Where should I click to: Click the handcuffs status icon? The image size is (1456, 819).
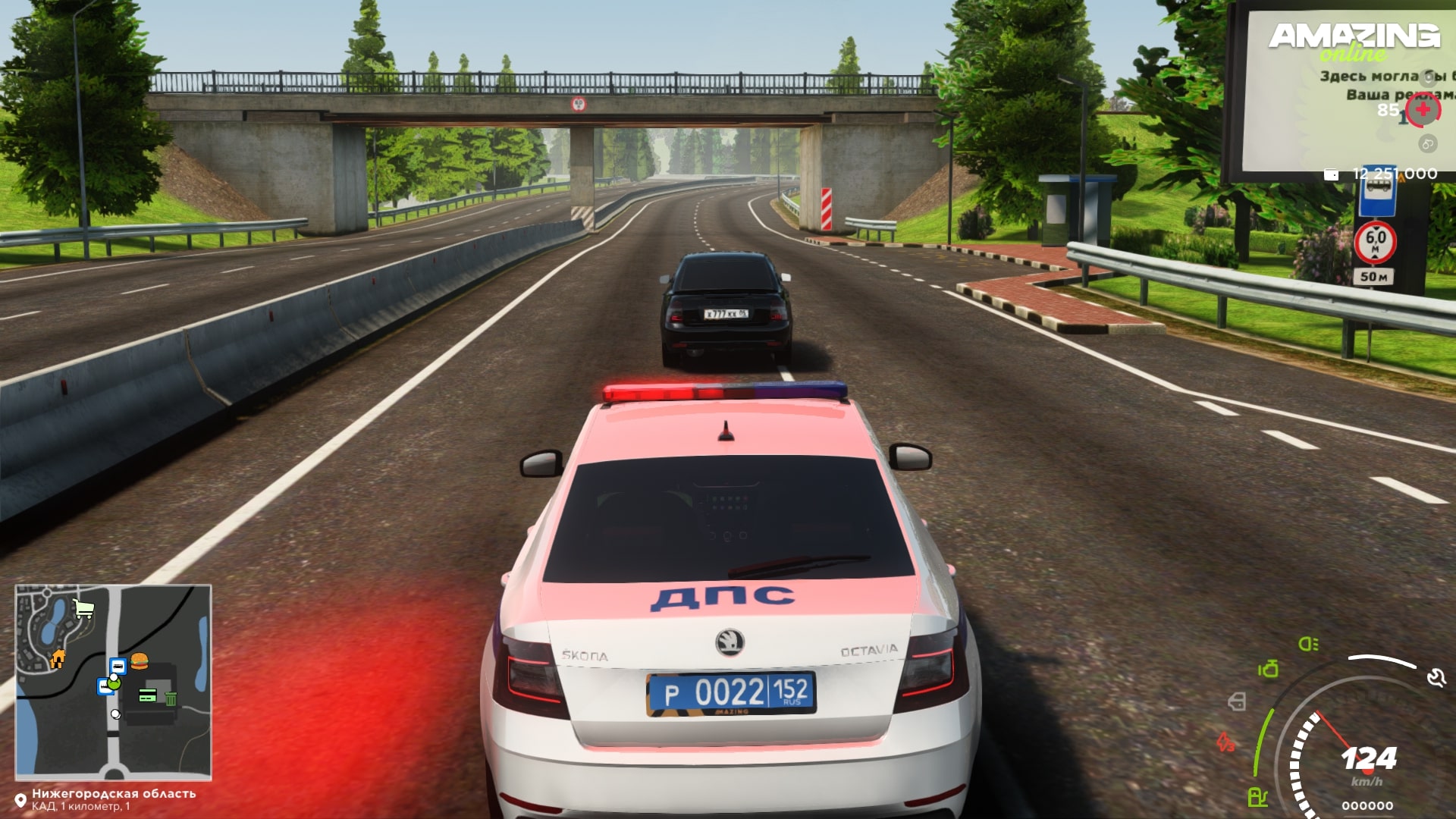click(x=1428, y=144)
